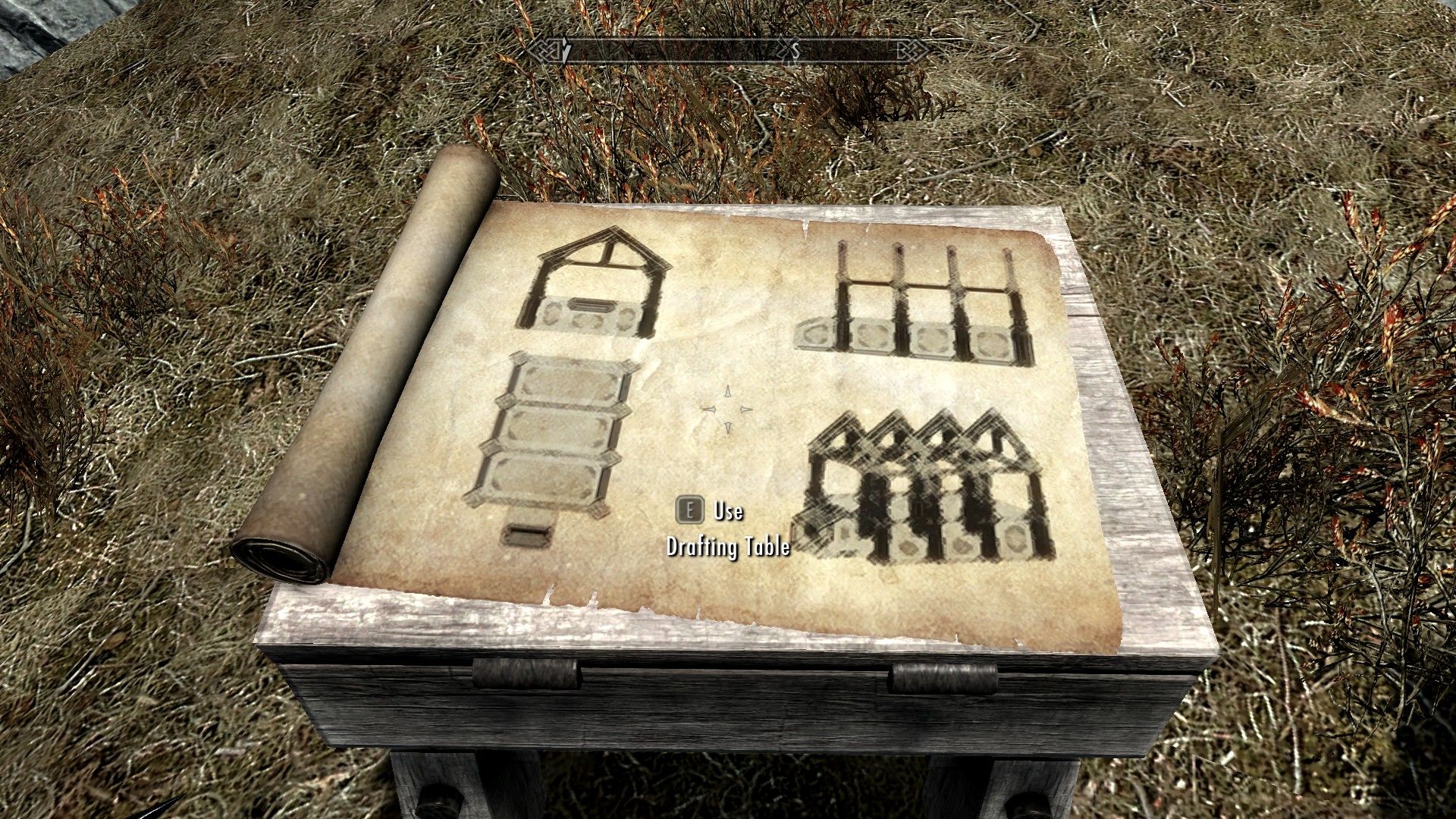Click the 'Drafting Table' label

(727, 545)
